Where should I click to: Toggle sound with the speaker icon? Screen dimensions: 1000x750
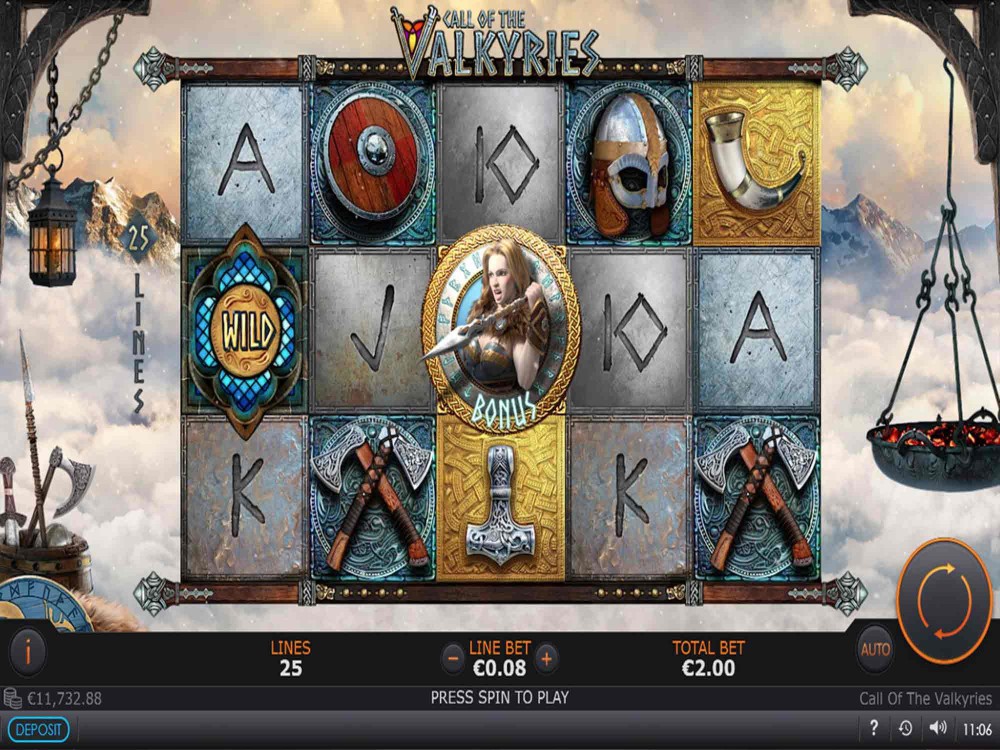point(937,728)
